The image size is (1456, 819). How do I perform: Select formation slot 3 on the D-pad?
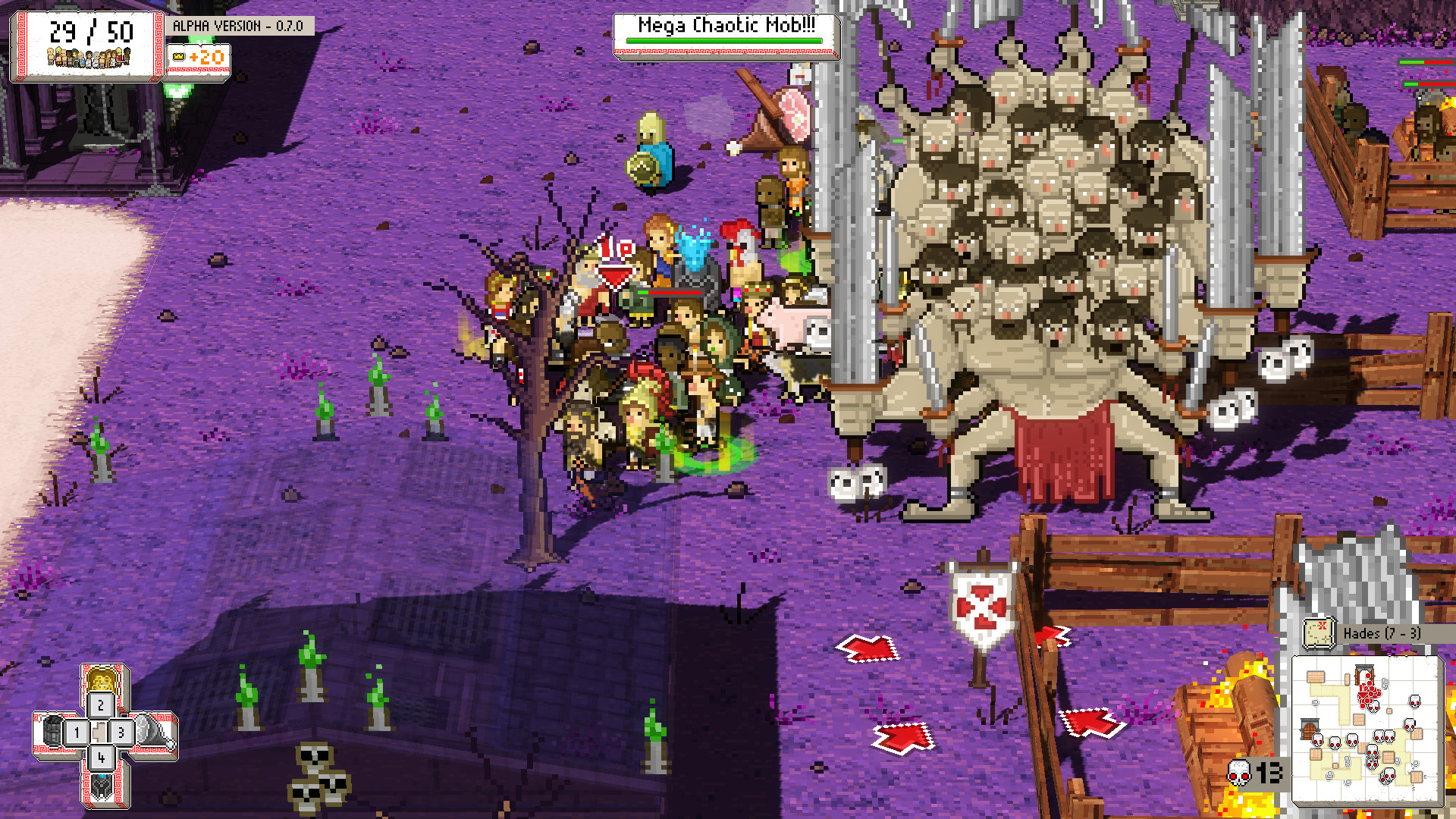coord(121,732)
